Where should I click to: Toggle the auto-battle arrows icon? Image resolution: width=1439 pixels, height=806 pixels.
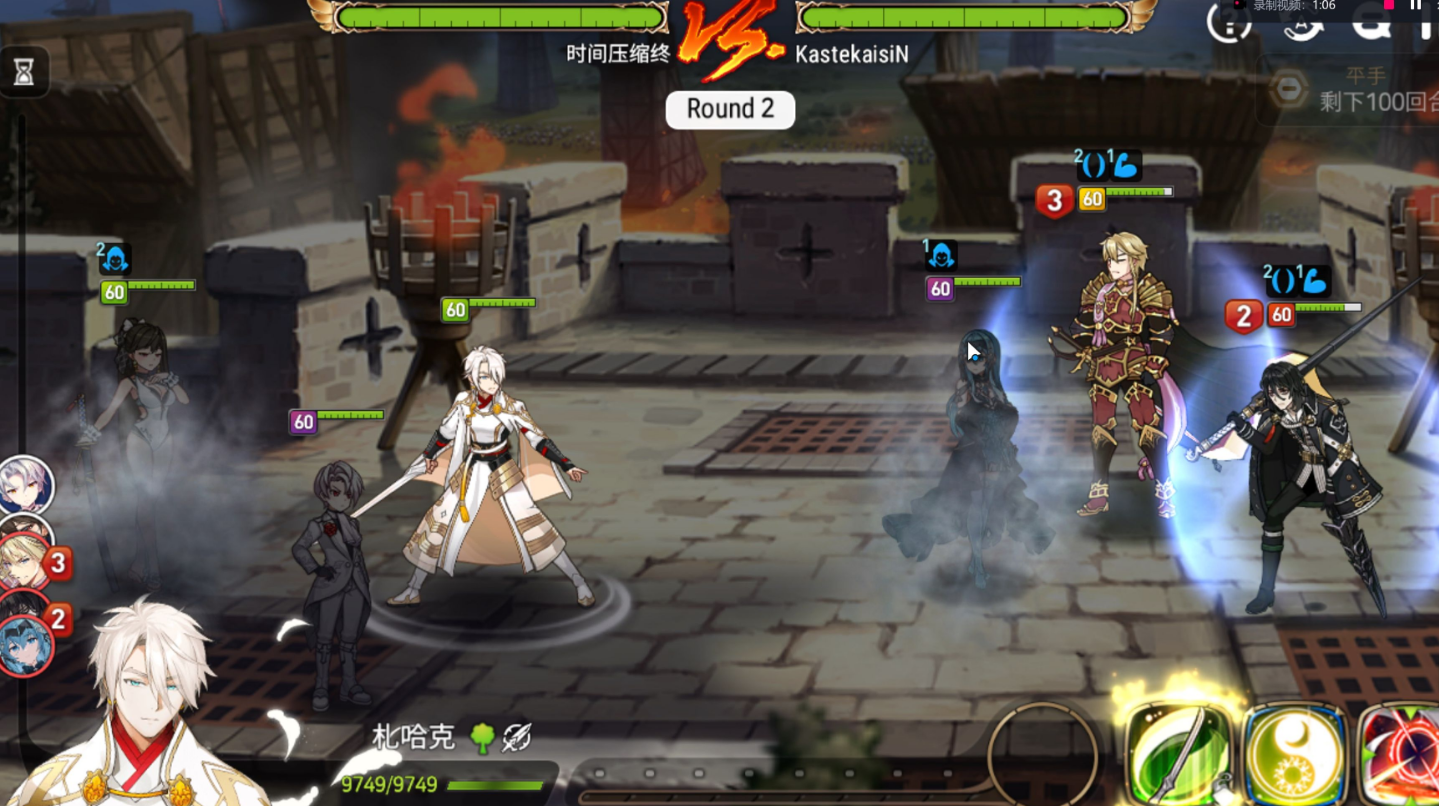tap(1303, 22)
